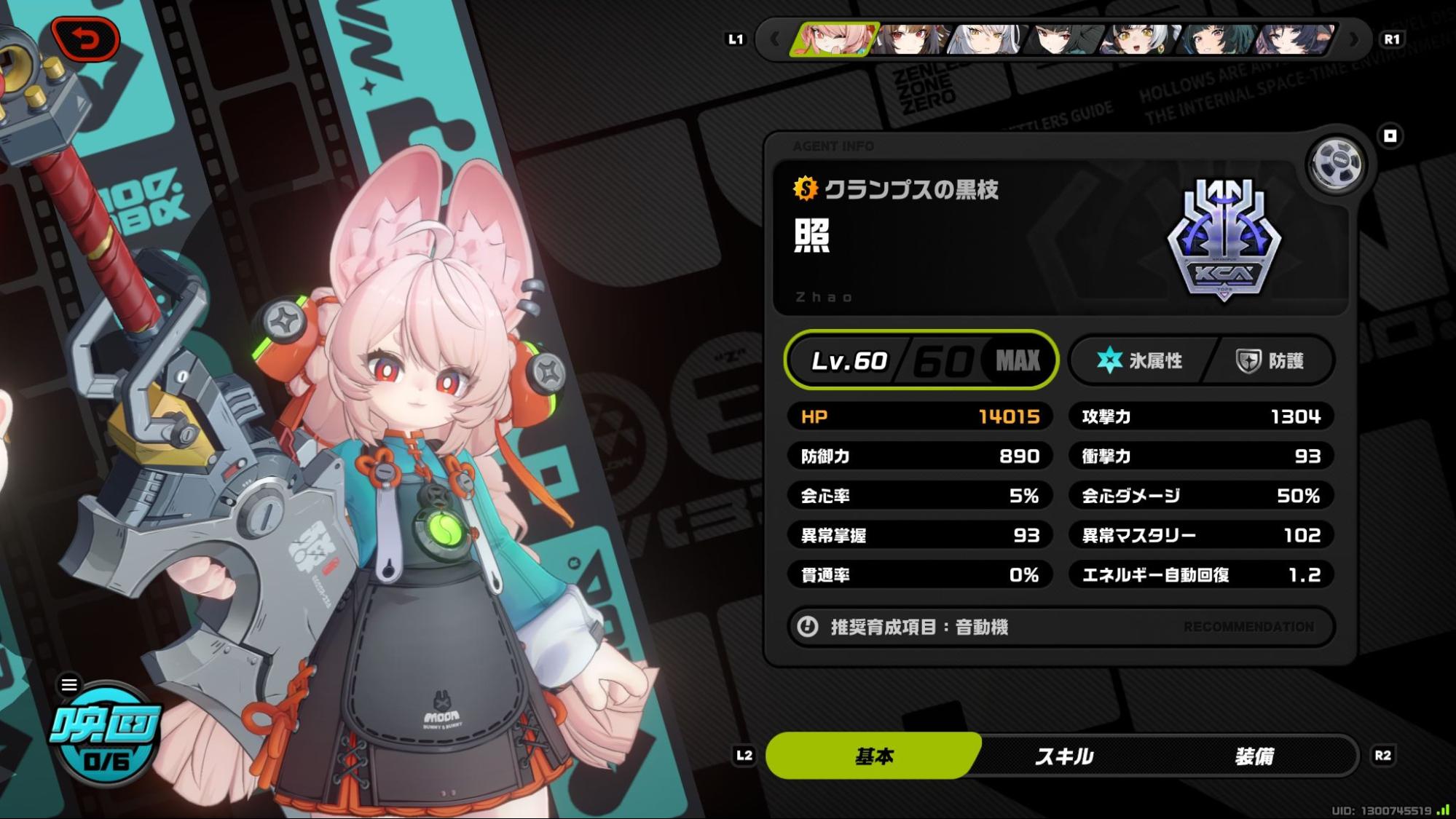Click the Lv.60 MAX level panel
This screenshot has width=1456, height=819.
921,360
